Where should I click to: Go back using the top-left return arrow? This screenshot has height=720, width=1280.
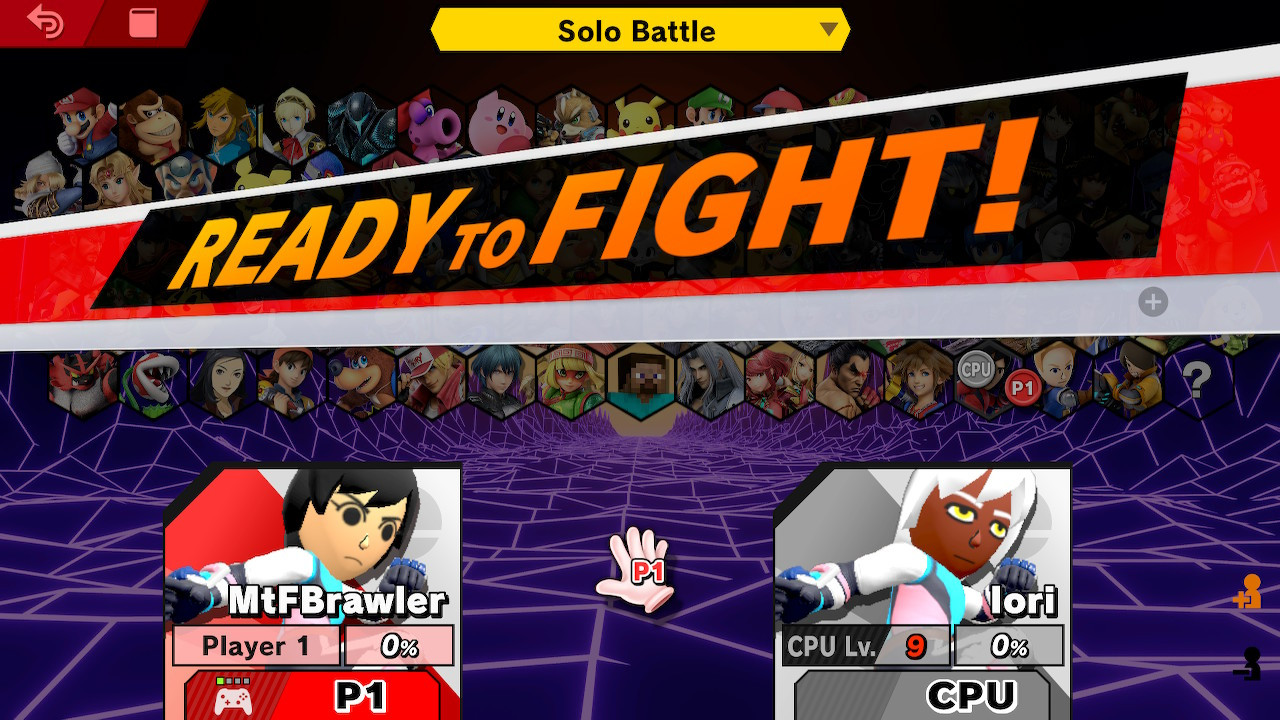(47, 22)
